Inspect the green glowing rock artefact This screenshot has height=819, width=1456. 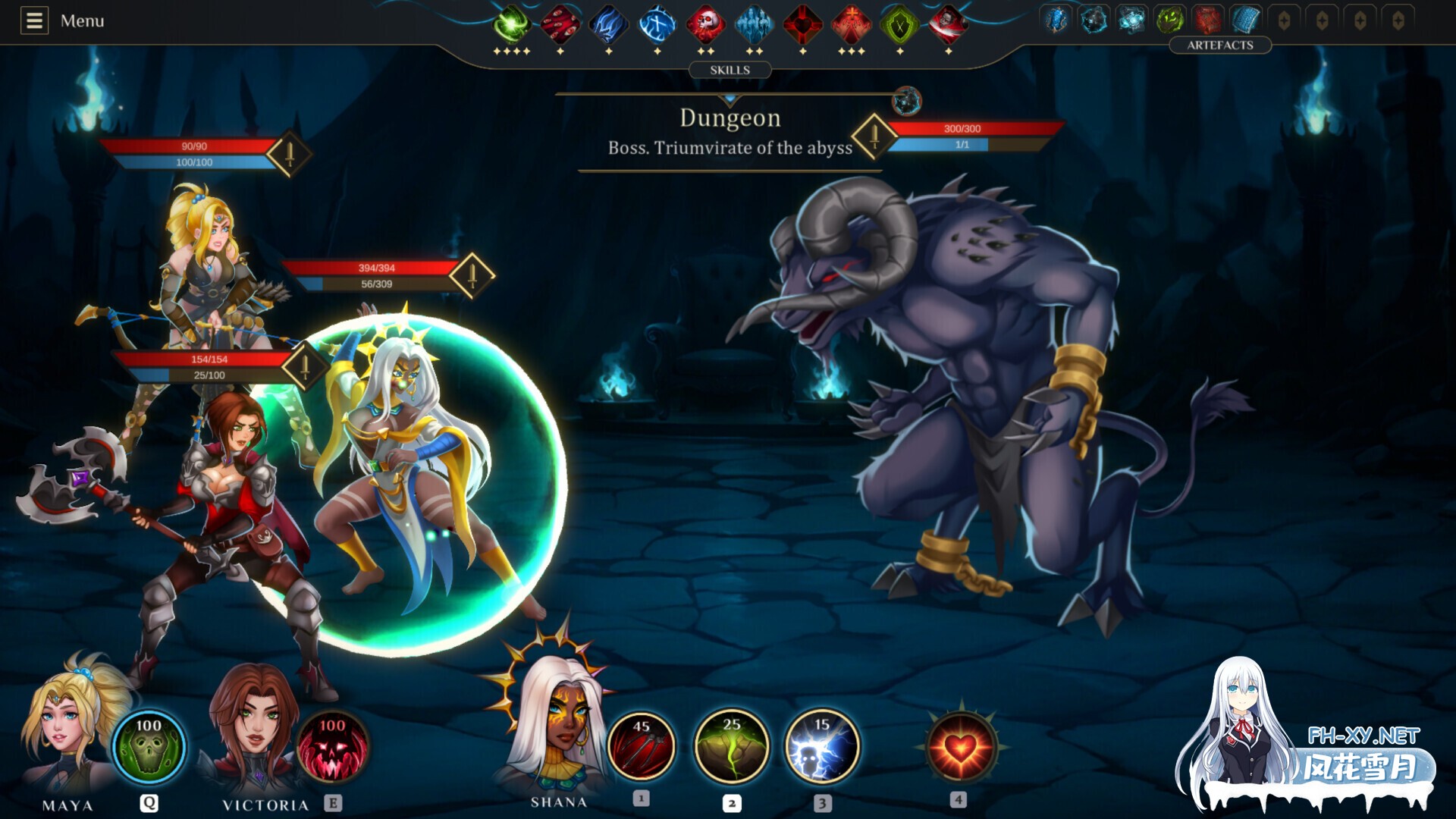point(1169,20)
